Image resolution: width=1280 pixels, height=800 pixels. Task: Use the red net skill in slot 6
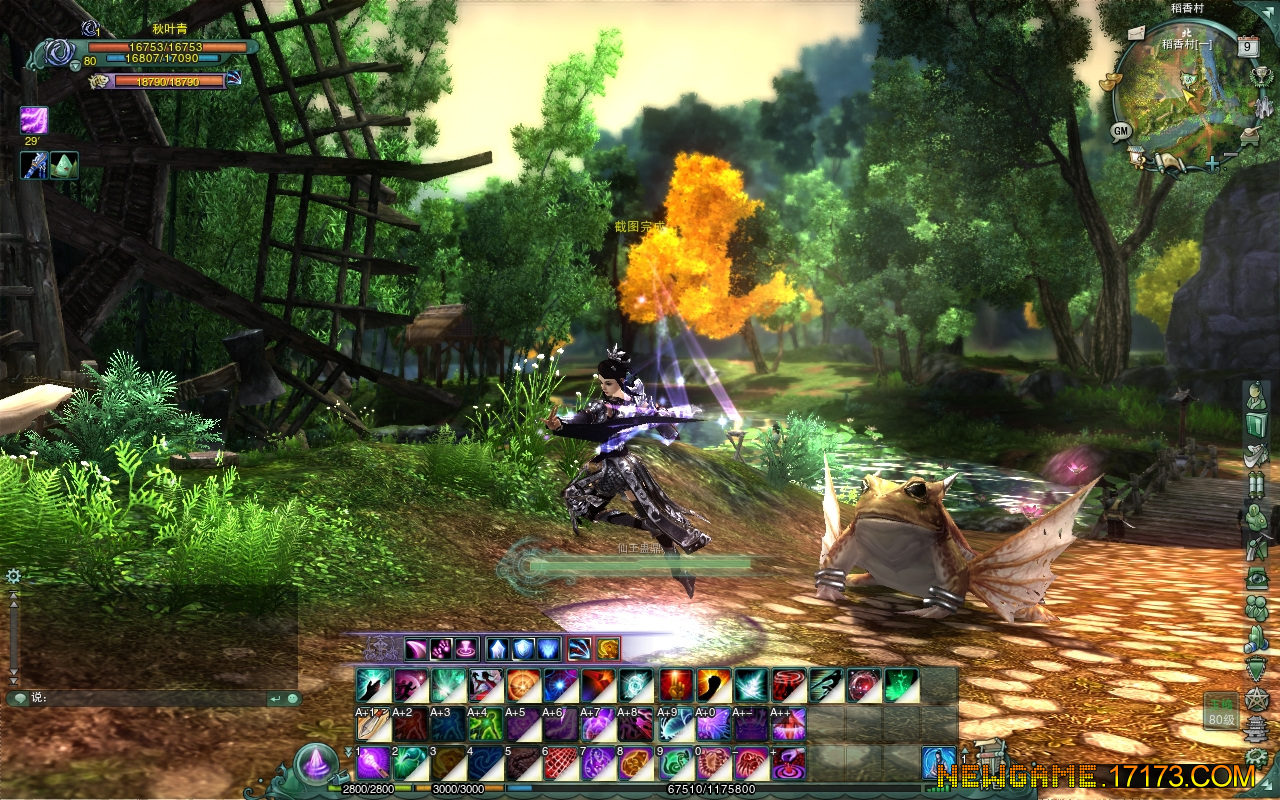pos(559,763)
